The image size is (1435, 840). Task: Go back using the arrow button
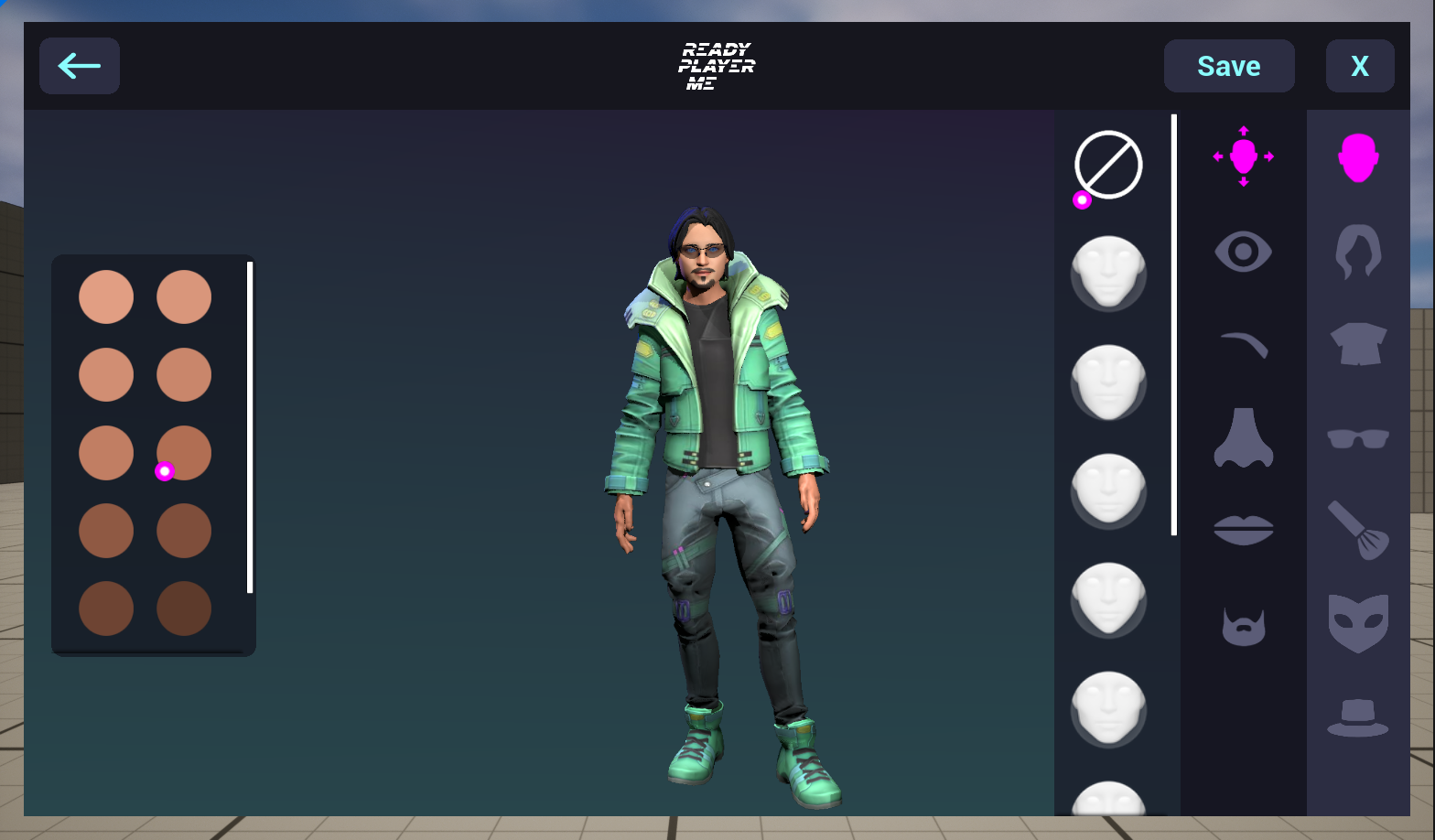[x=79, y=65]
